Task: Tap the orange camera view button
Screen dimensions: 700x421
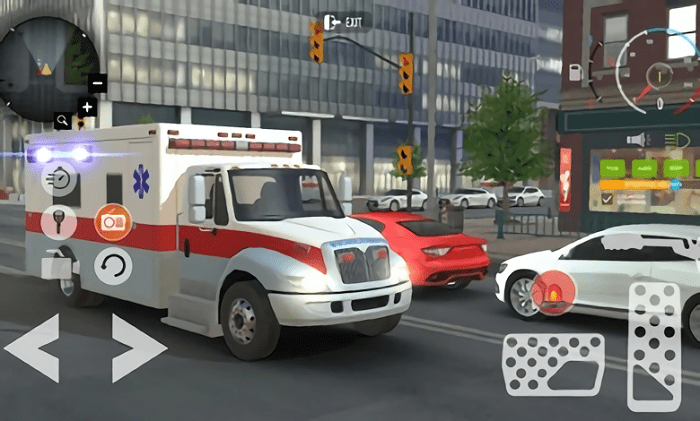Action: pyautogui.click(x=113, y=221)
